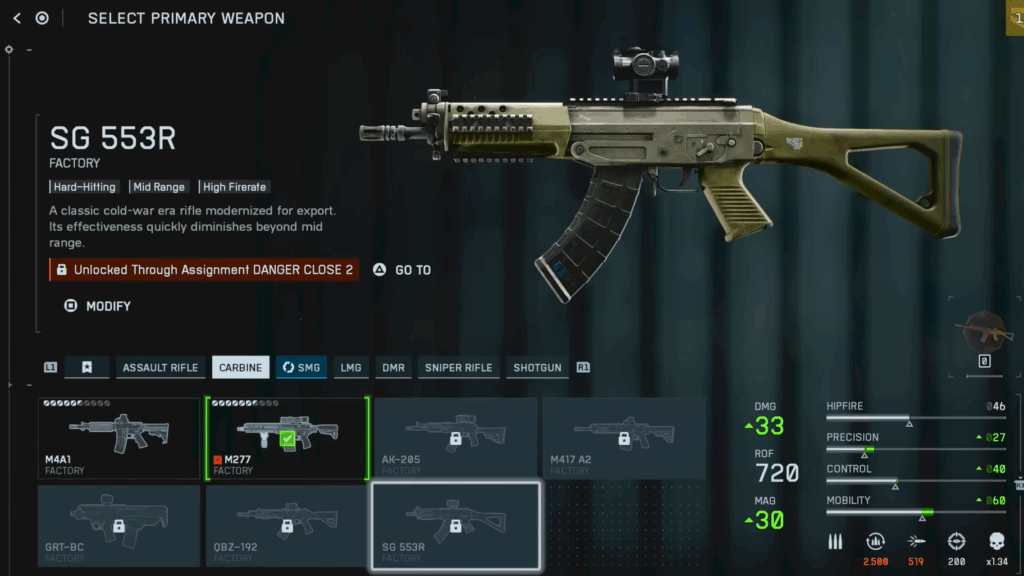Select the locked AK-205 tile
Image resolution: width=1024 pixels, height=576 pixels.
pos(455,438)
